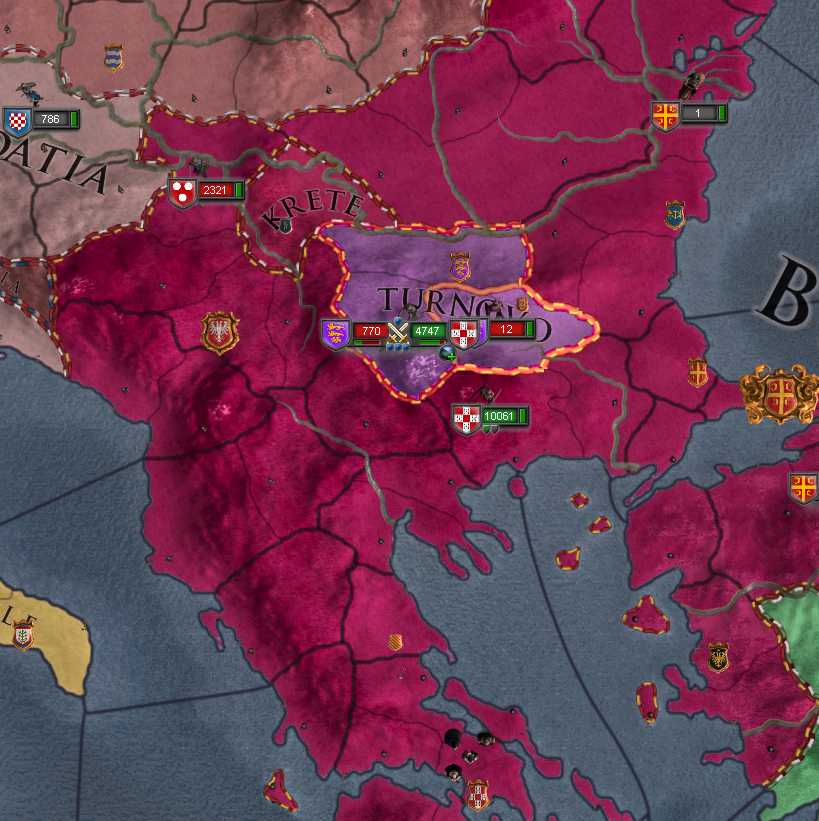Click the red eagle shield with gold frame
819x821 pixels.
coord(219,333)
